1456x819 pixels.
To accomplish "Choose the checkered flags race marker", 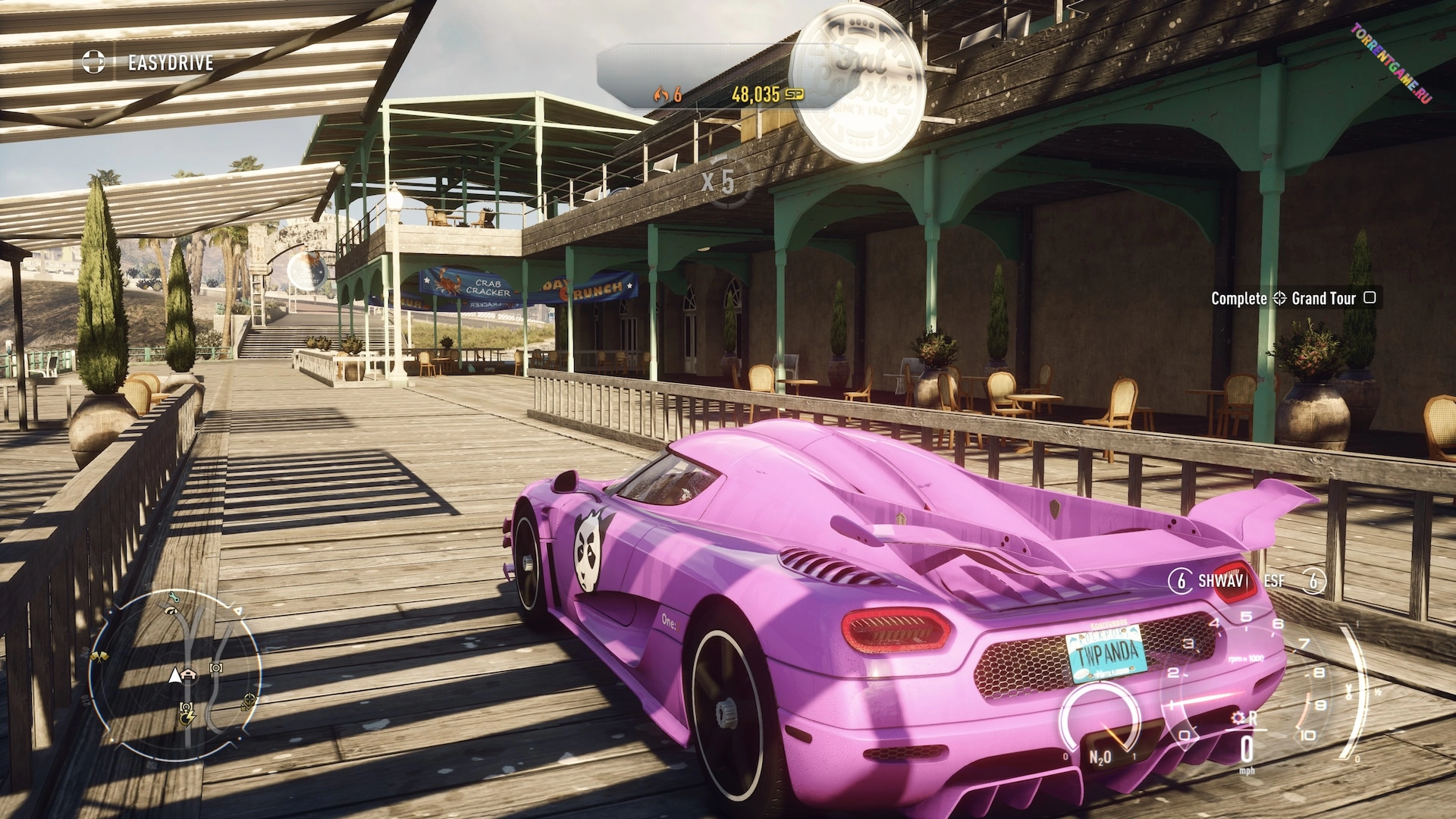I will point(99,656).
